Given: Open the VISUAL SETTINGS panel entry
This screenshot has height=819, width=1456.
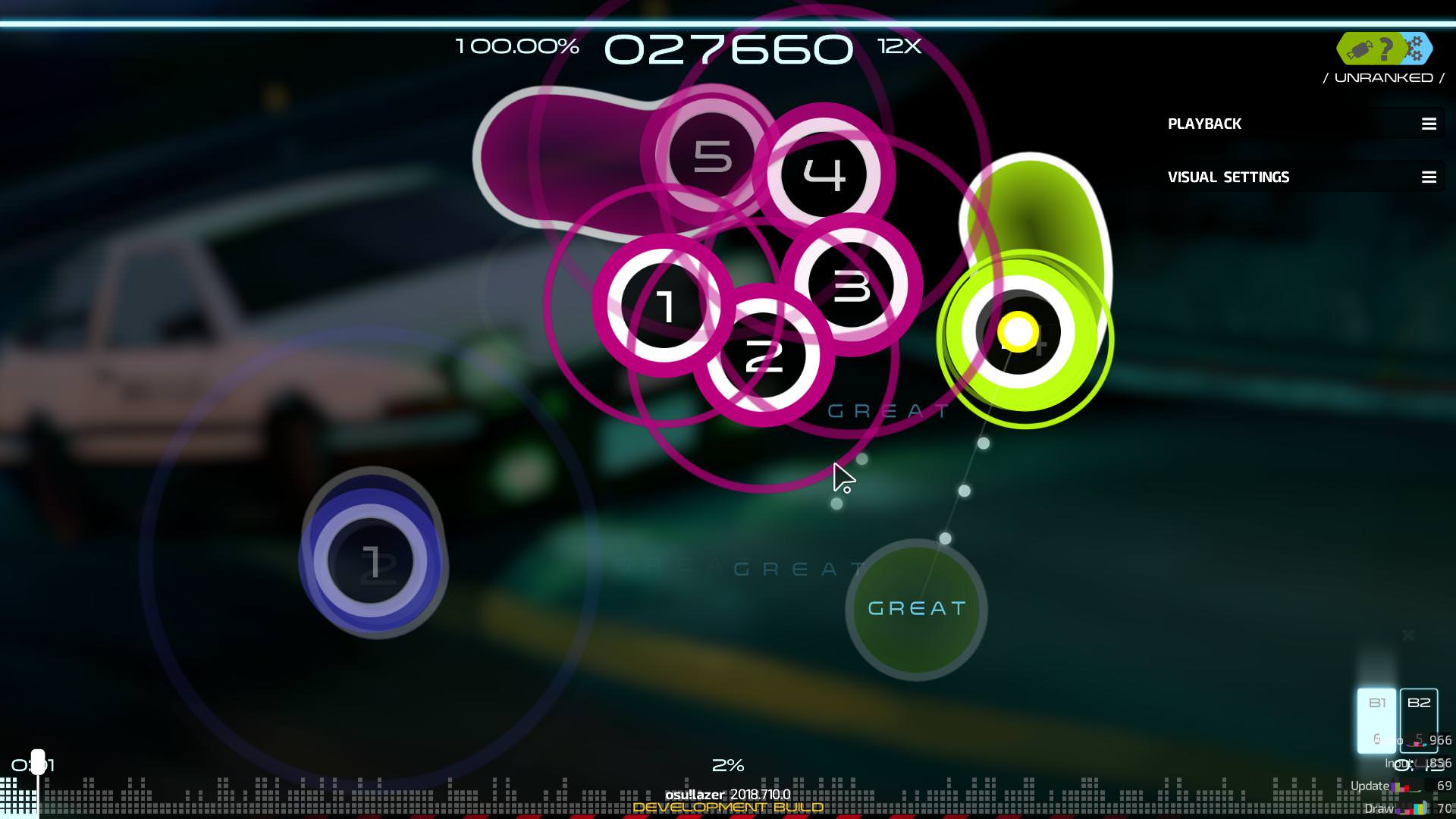Looking at the screenshot, I should [1228, 177].
